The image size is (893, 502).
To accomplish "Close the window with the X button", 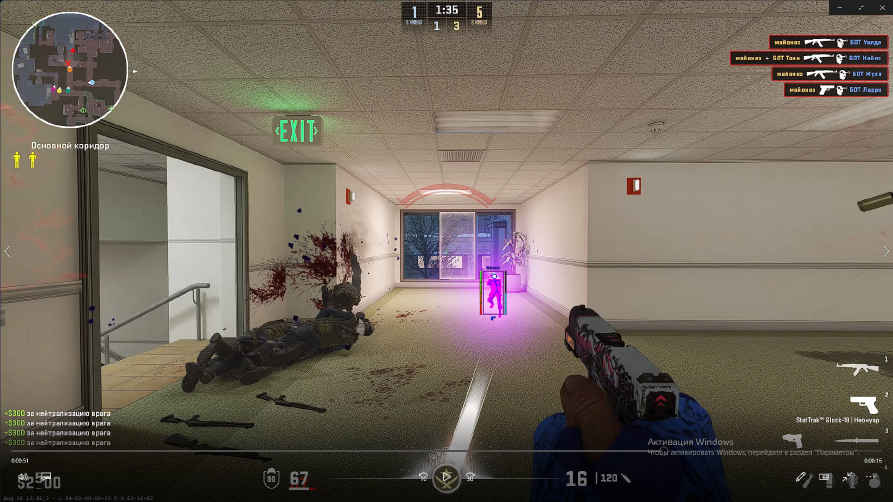I will [880, 7].
